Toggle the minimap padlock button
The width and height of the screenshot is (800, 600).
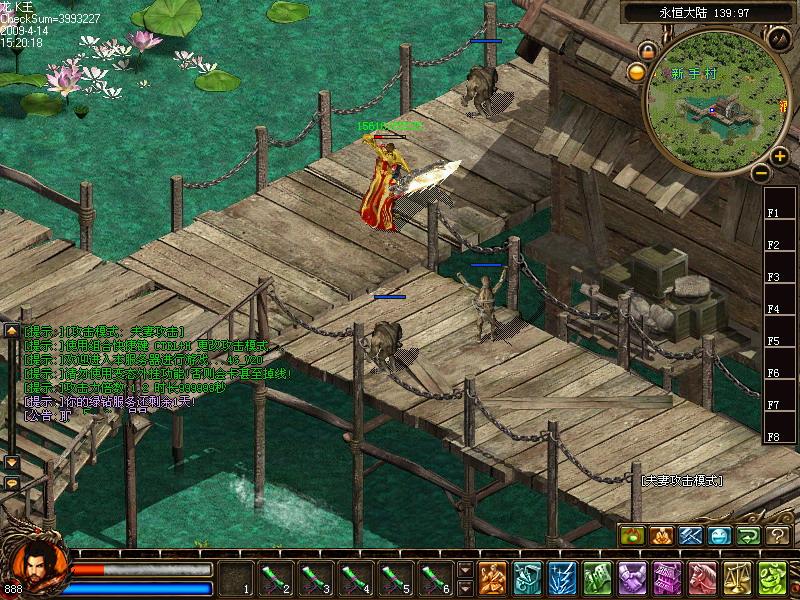pyautogui.click(x=648, y=50)
